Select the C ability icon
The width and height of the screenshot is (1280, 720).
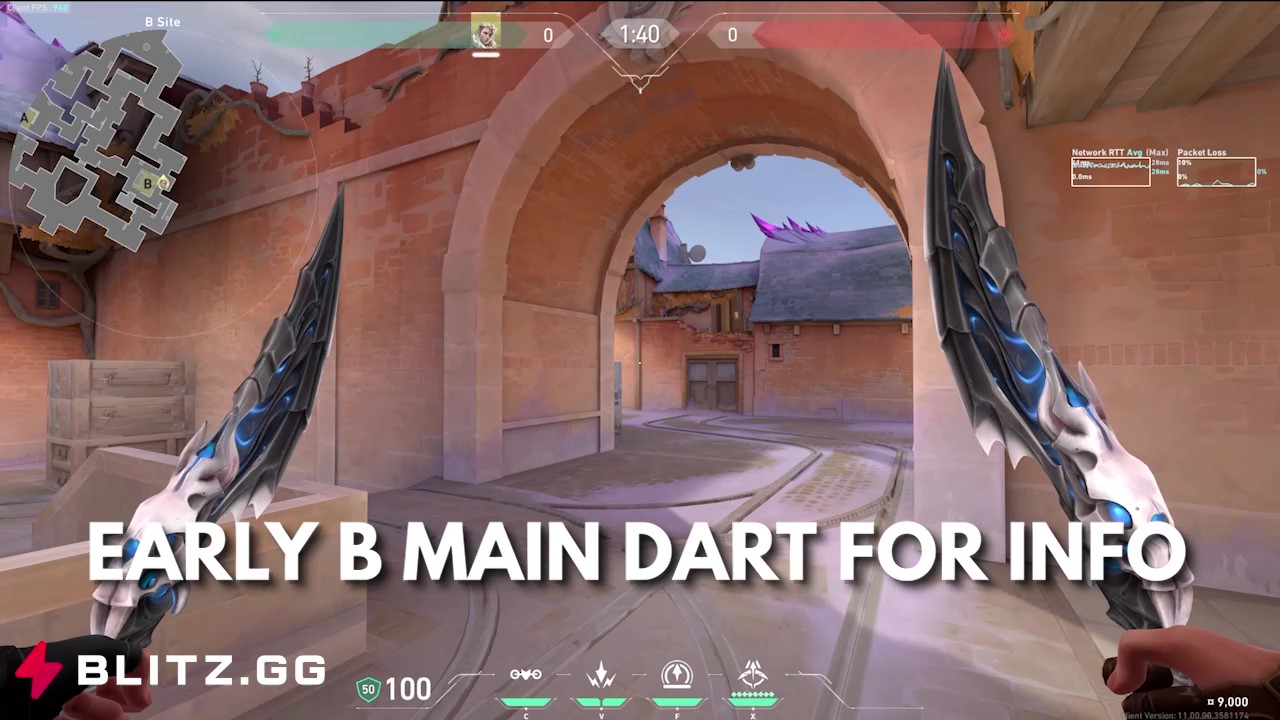[526, 675]
